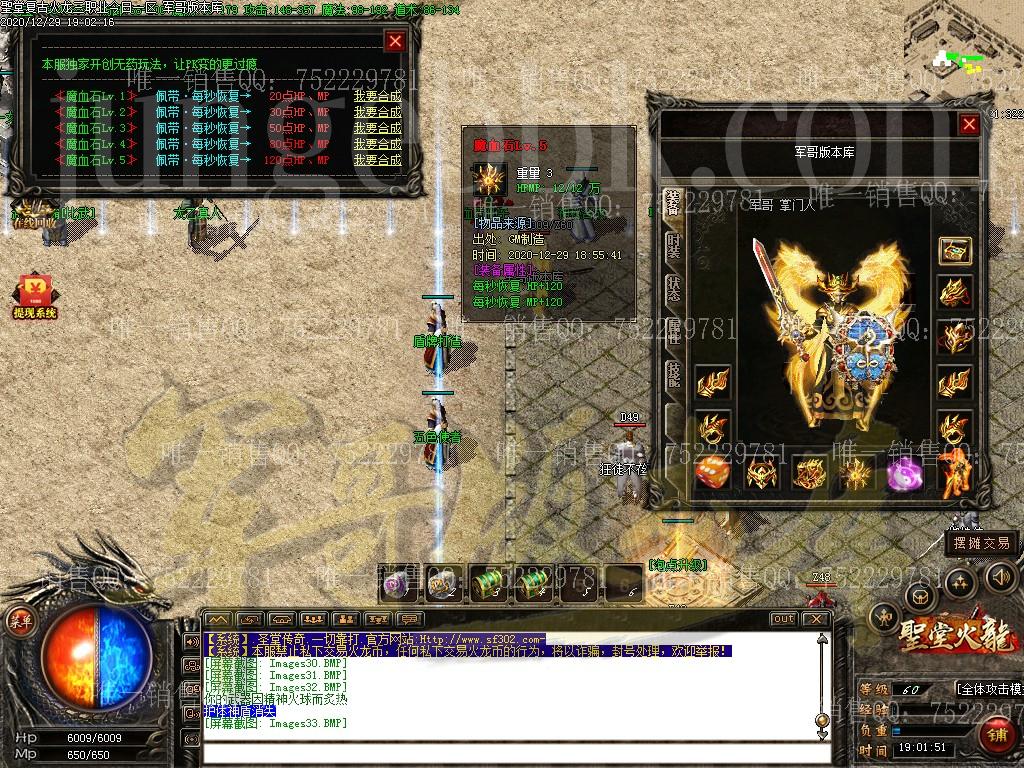
Task: Close the character equipment window
Action: coord(968,124)
